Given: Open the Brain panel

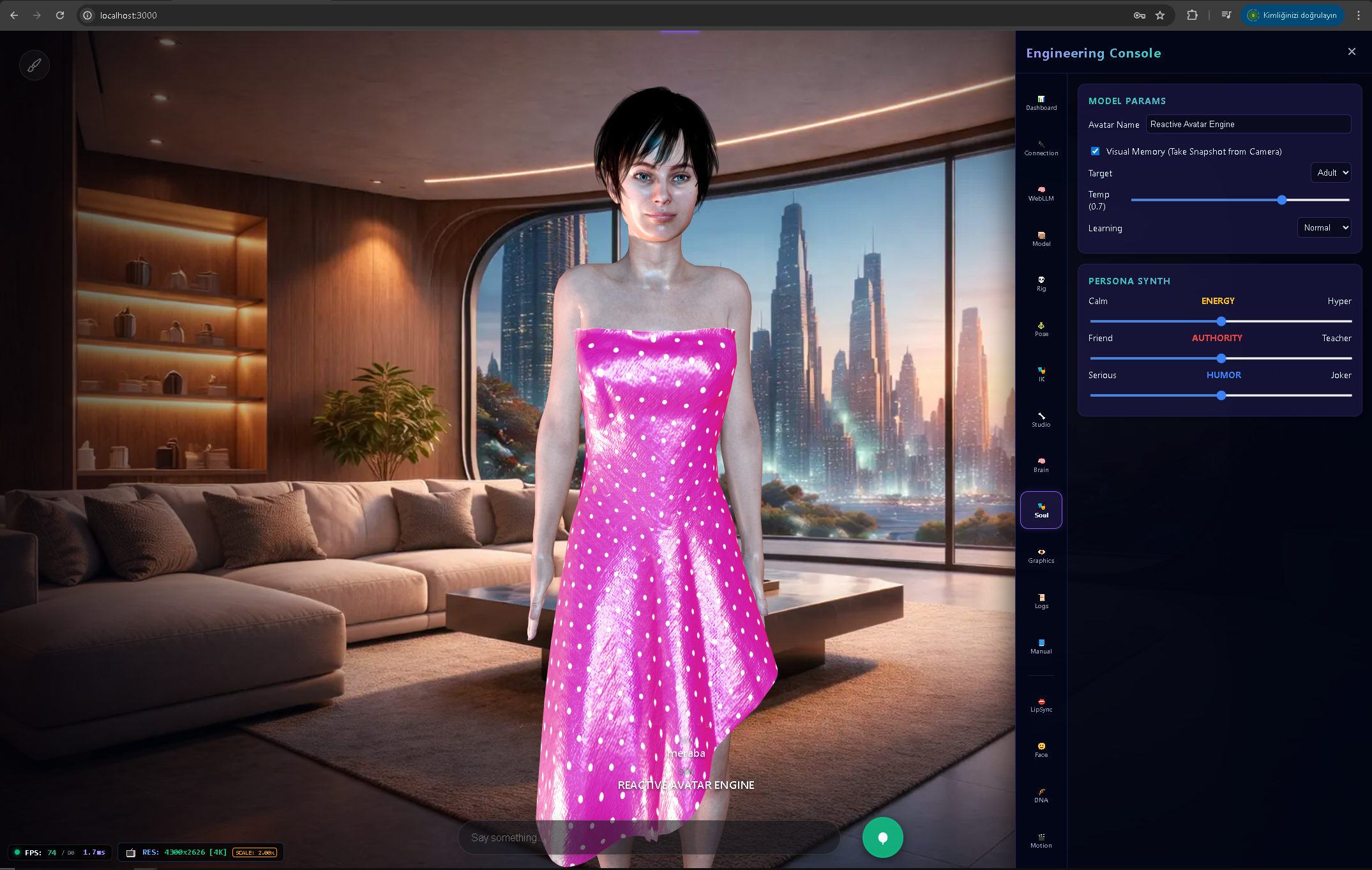Looking at the screenshot, I should [x=1041, y=464].
